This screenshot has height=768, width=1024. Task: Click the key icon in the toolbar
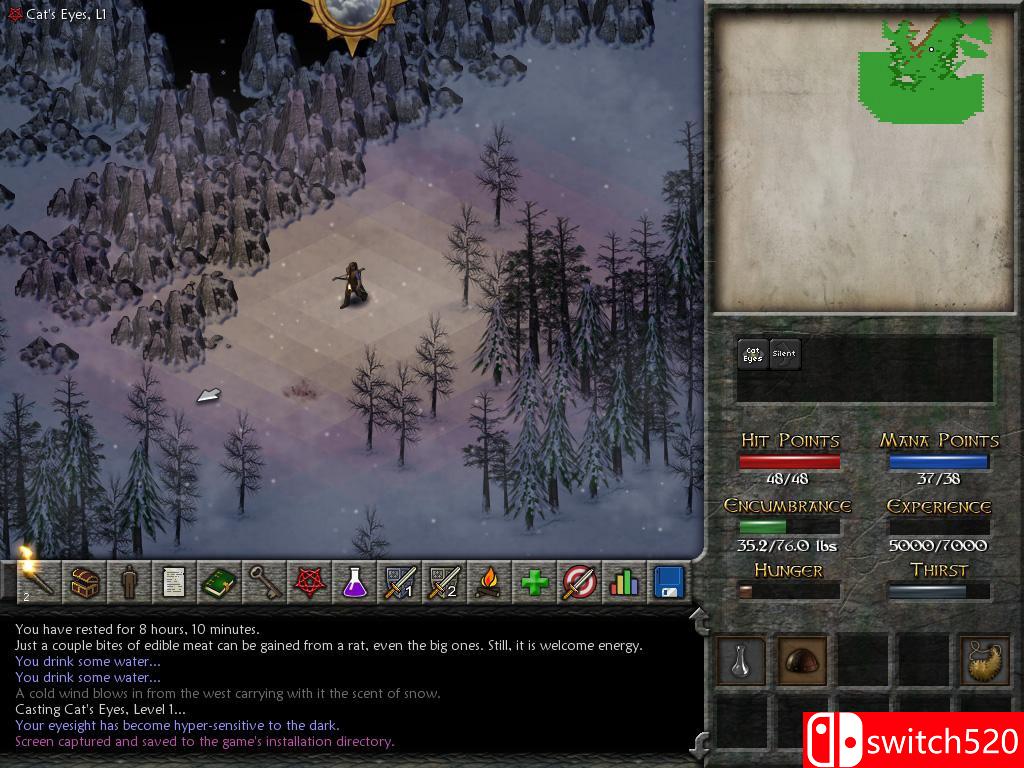263,581
